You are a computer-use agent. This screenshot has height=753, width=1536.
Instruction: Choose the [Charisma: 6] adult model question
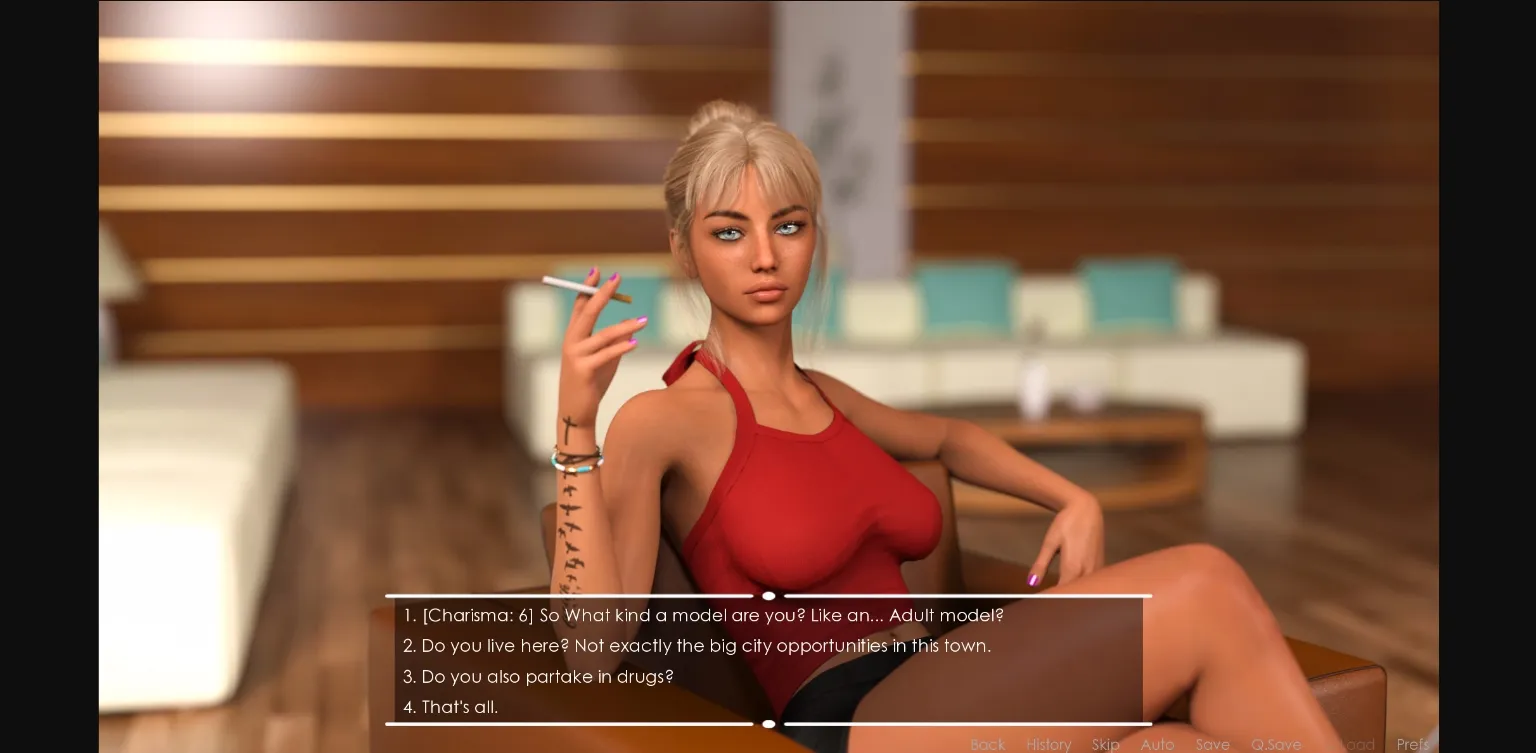(x=712, y=616)
